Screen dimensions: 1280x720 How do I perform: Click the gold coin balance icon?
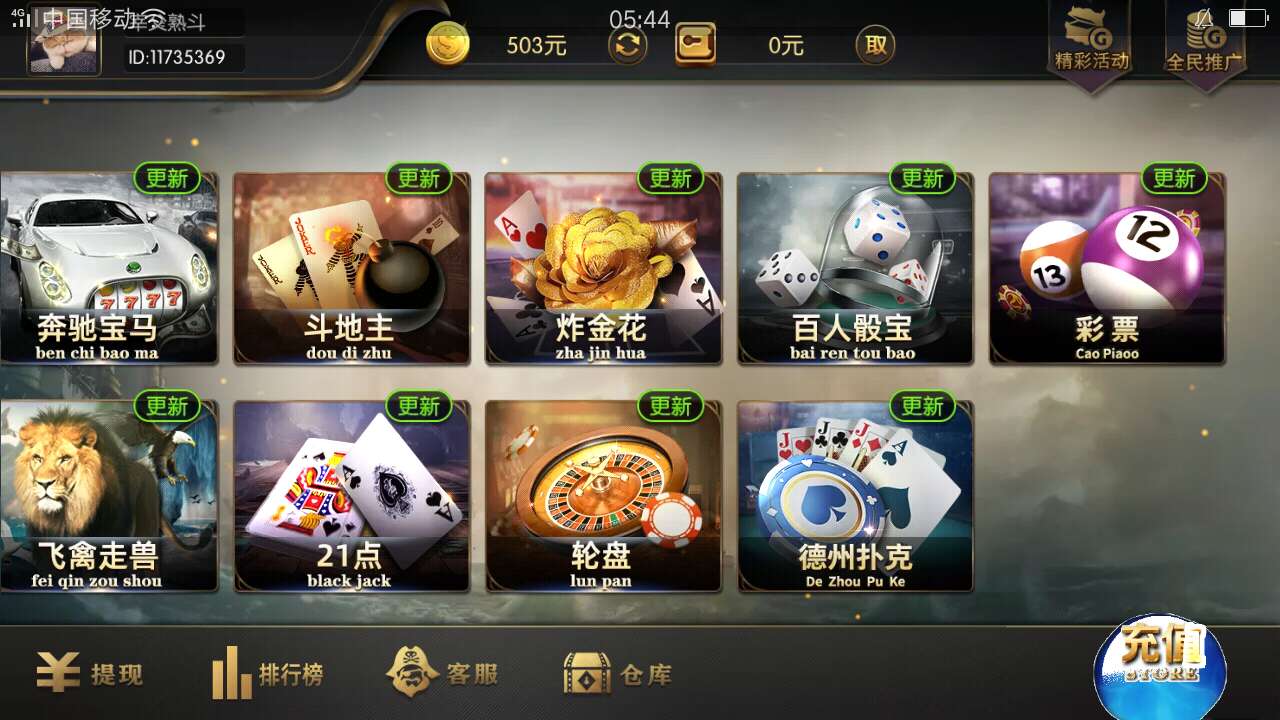coord(447,45)
